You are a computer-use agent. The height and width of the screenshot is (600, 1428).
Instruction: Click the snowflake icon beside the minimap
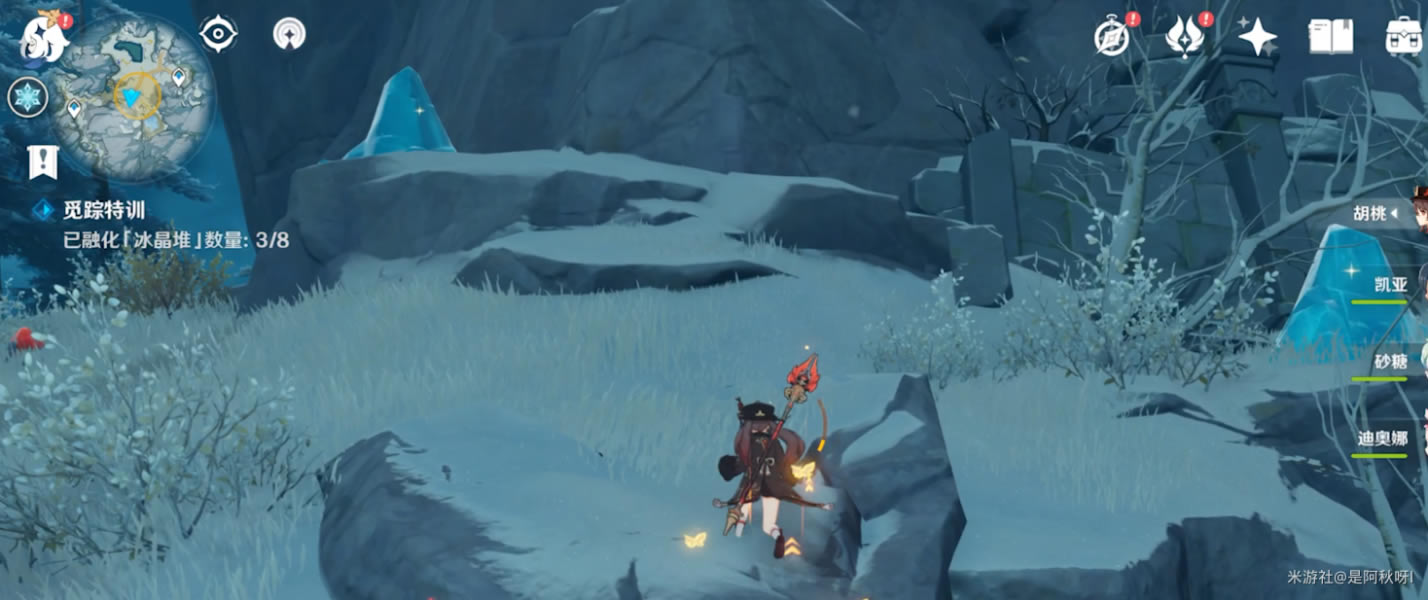pos(27,98)
